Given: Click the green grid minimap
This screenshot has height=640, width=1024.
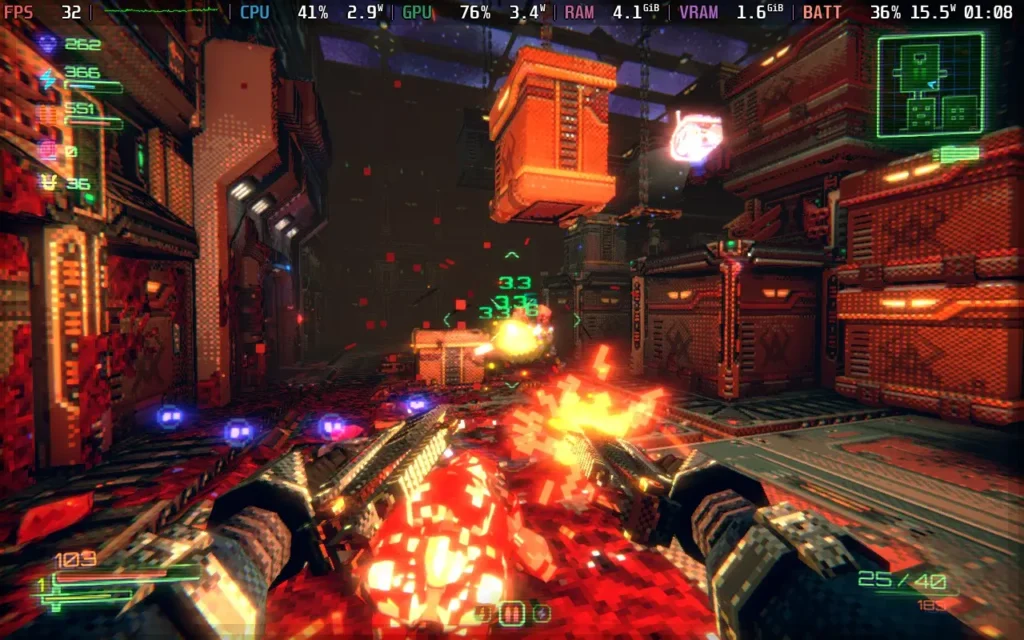Looking at the screenshot, I should tap(930, 85).
